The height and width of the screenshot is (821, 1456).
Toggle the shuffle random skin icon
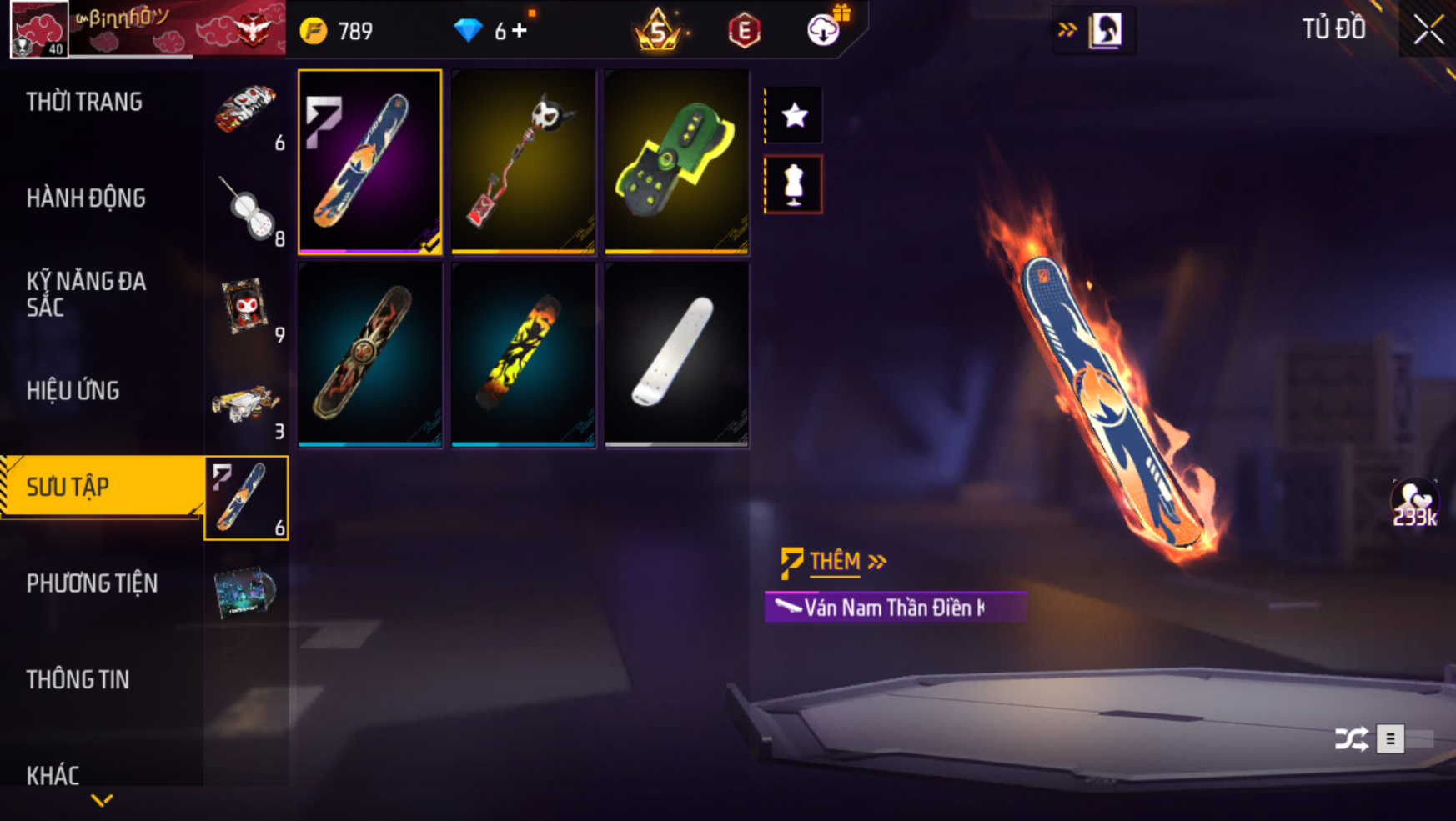pos(1351,738)
